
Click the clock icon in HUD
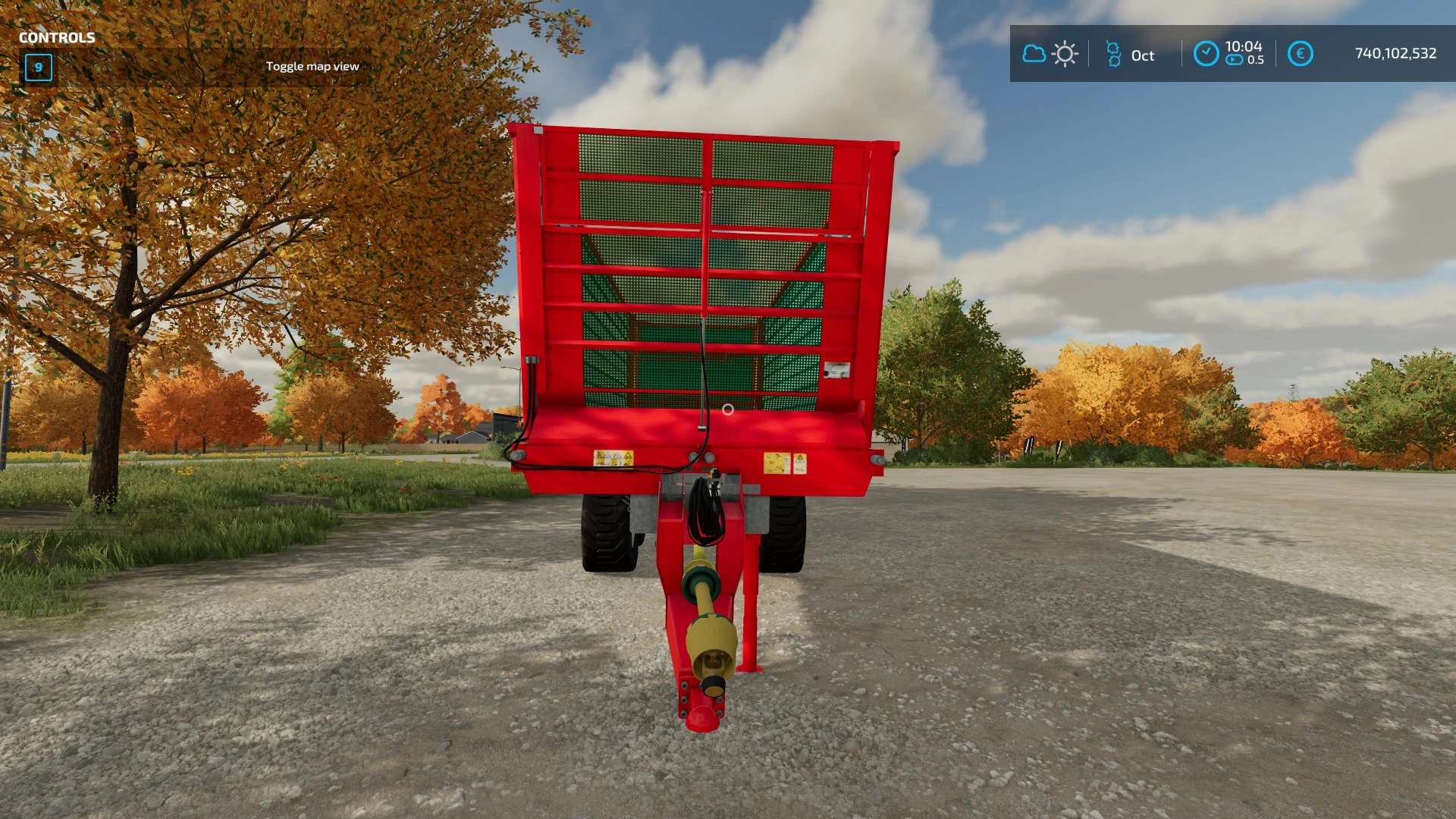click(x=1206, y=54)
